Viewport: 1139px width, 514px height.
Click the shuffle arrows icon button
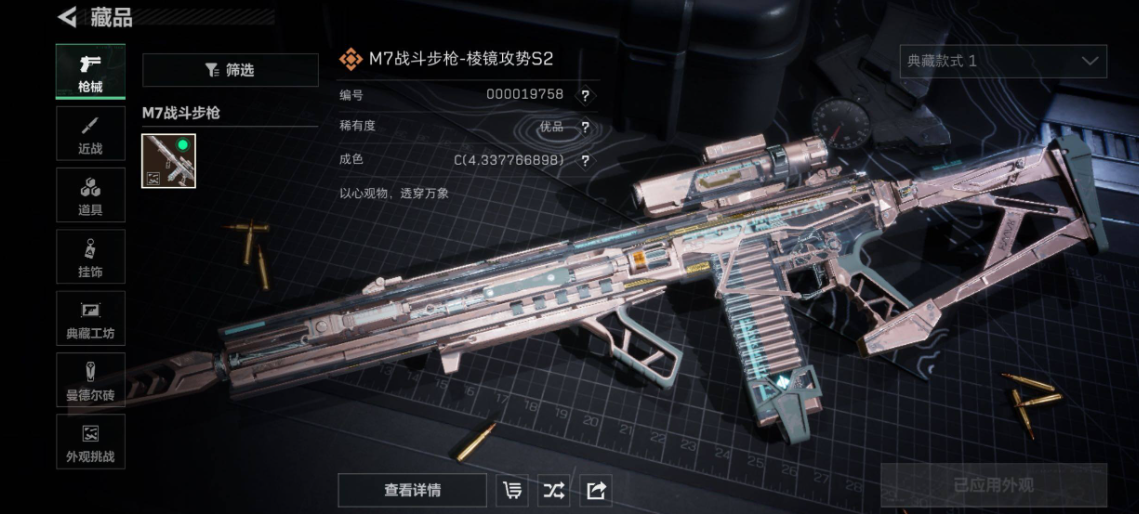coord(554,490)
